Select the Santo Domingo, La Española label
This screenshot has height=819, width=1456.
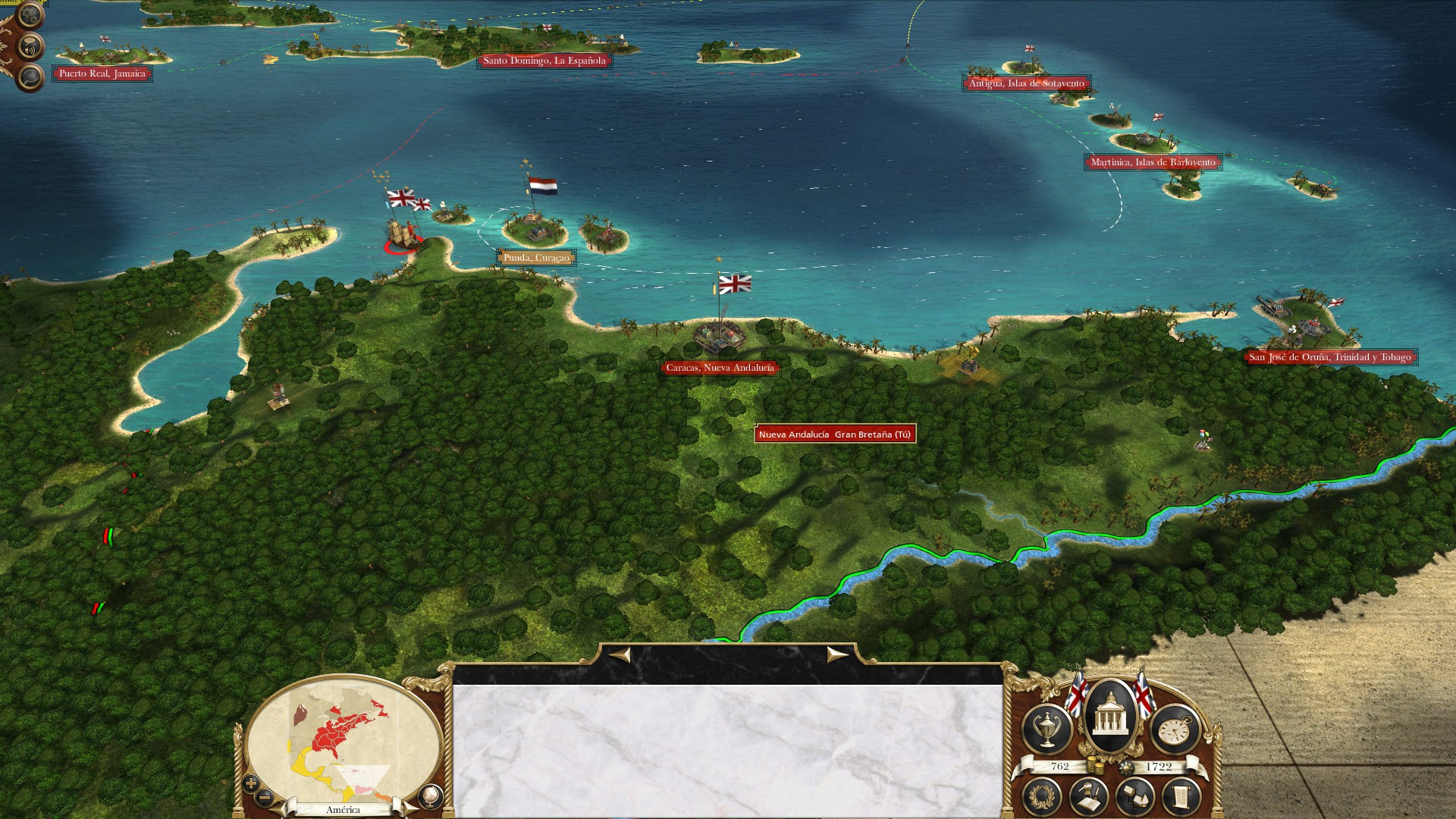(x=544, y=61)
